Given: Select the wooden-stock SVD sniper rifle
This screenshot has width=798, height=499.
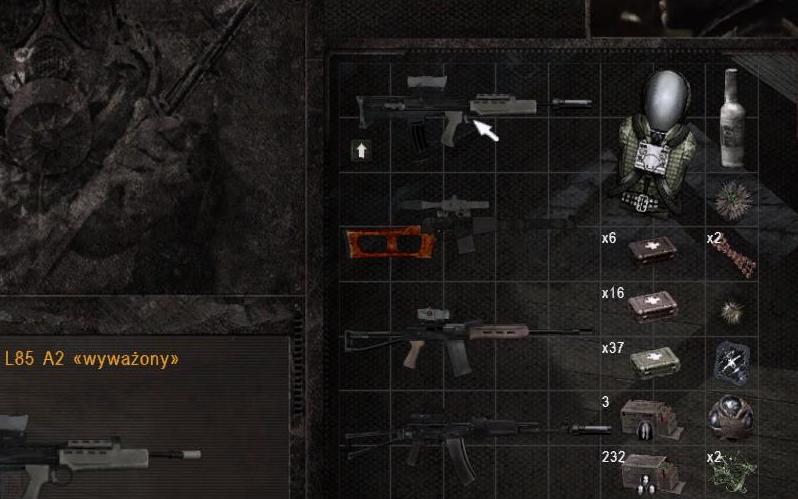Looking at the screenshot, I should 440,231.
